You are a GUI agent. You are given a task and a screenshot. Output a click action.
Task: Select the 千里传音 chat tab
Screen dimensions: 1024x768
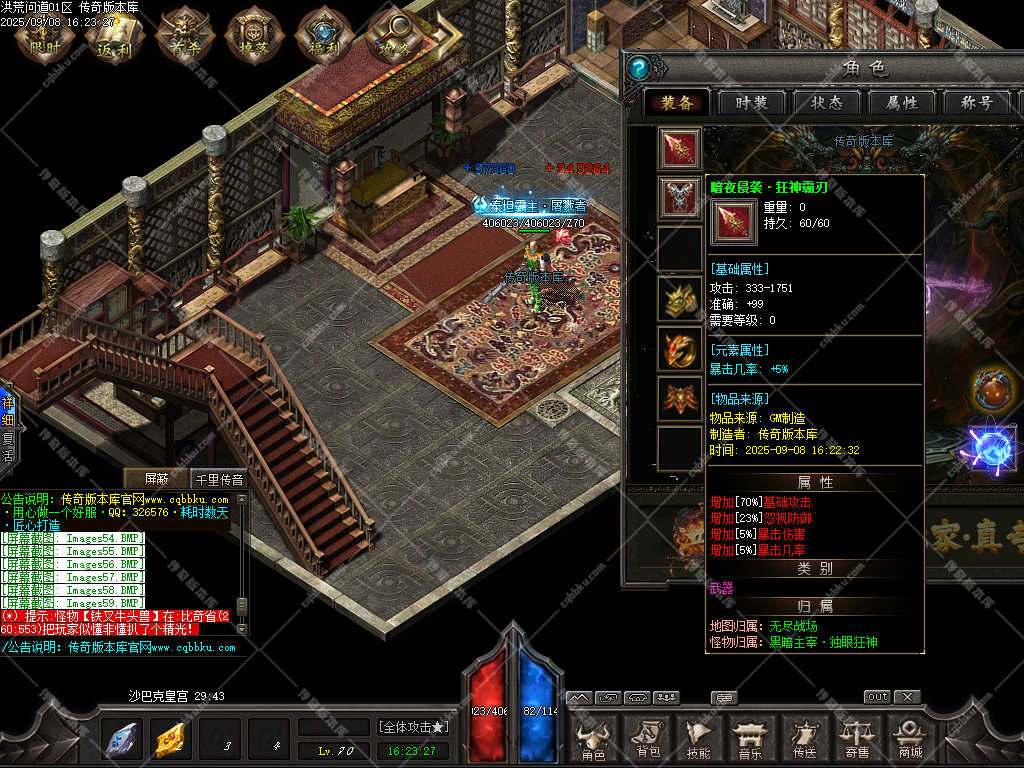click(x=218, y=479)
